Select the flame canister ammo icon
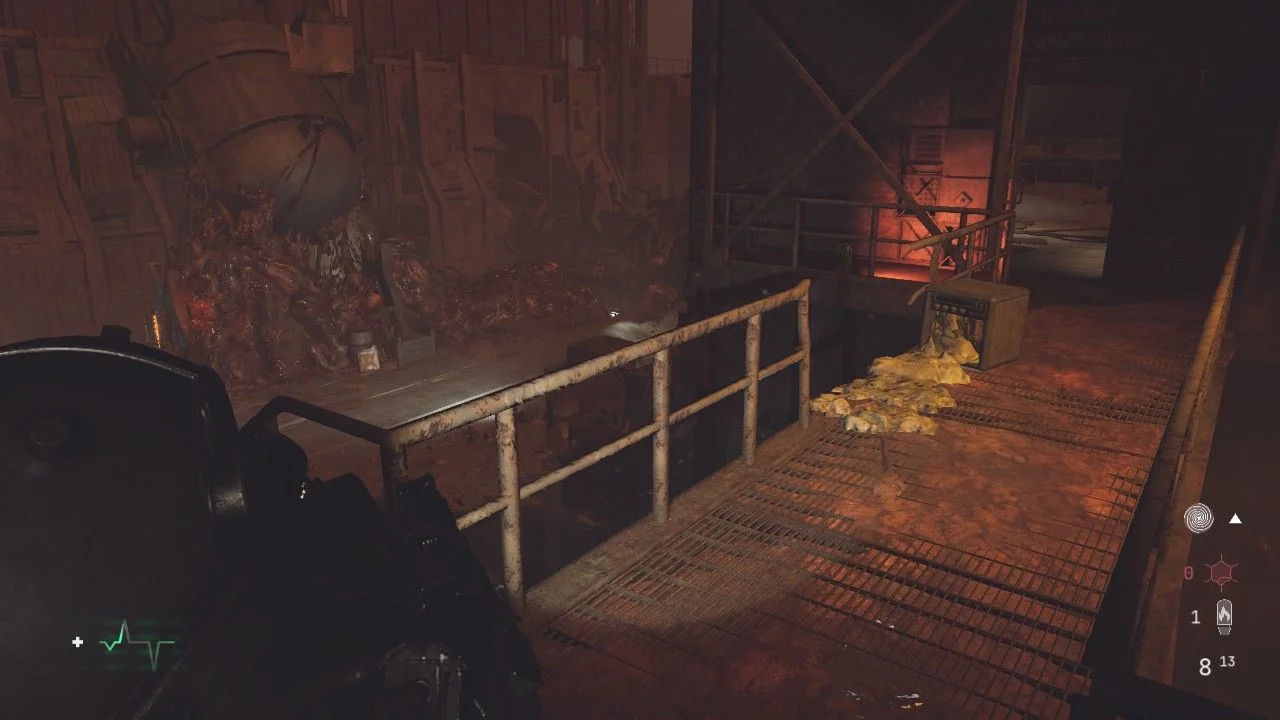Image resolution: width=1280 pixels, height=720 pixels. 1223,617
